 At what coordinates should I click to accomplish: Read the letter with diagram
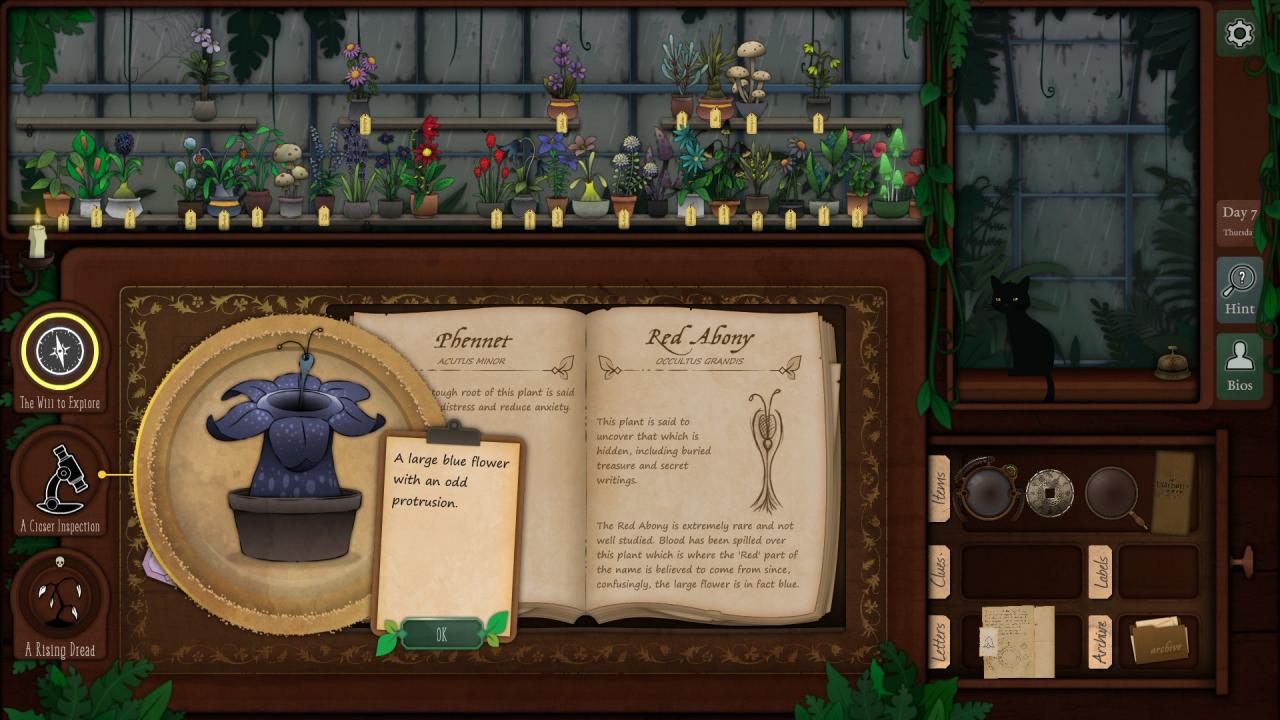coord(1018,640)
